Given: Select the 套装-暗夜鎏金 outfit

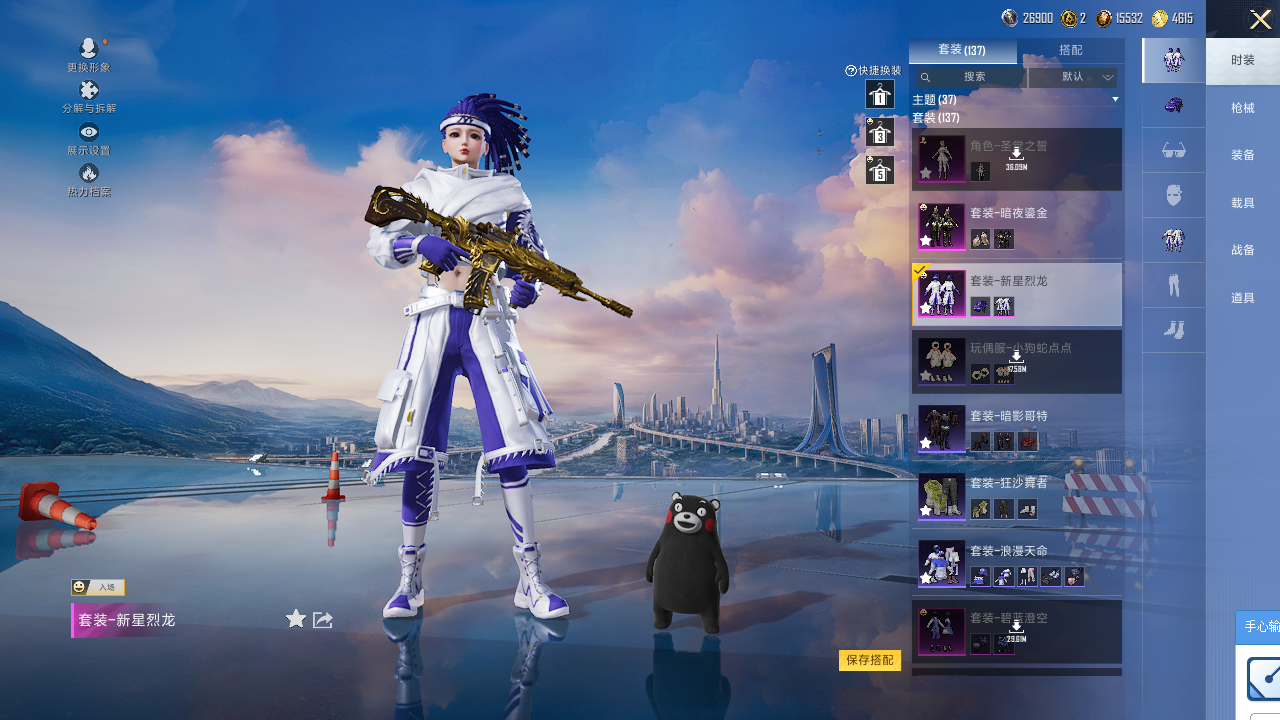Looking at the screenshot, I should point(1016,226).
